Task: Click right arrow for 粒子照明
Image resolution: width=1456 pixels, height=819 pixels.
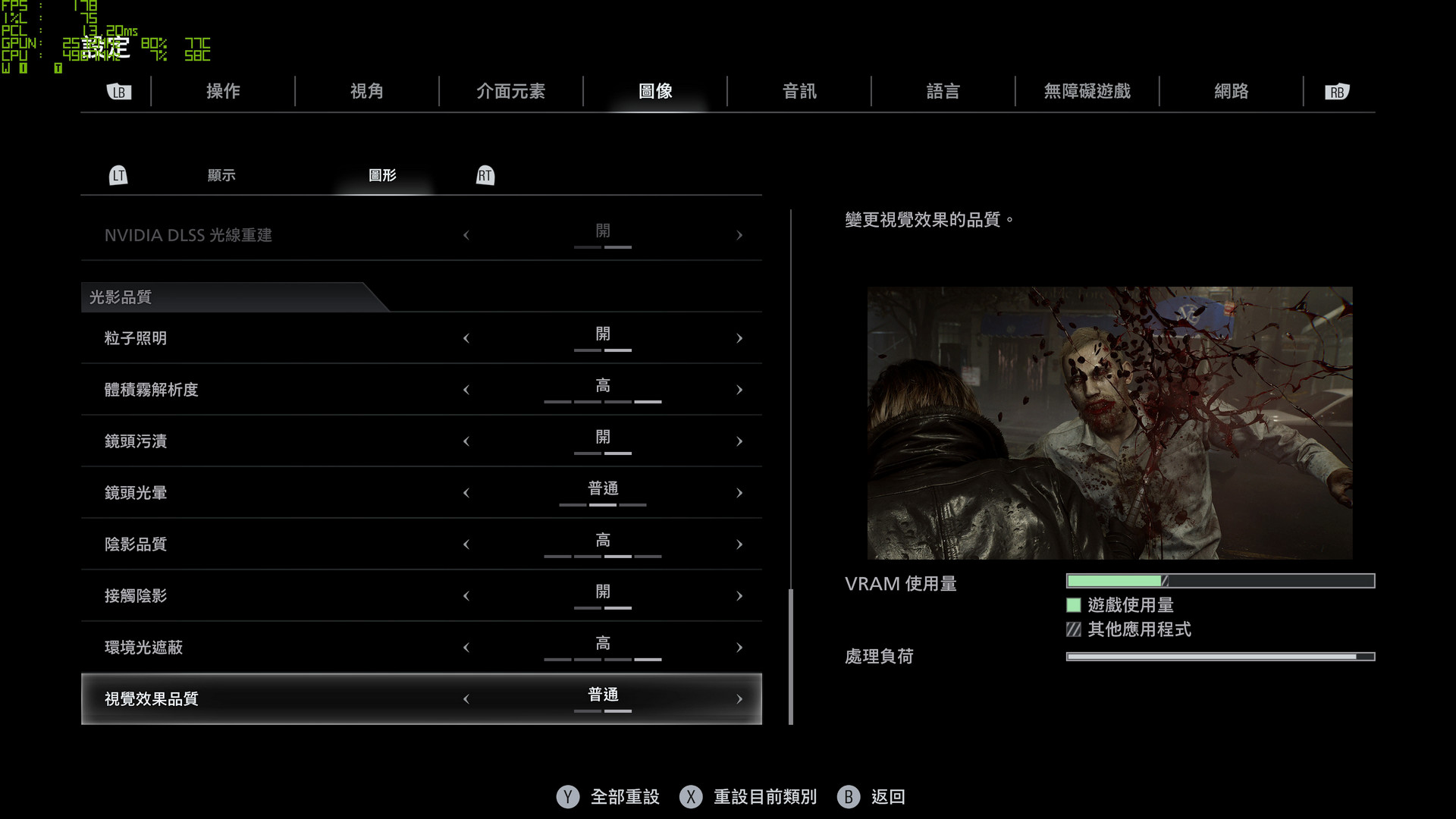Action: click(x=739, y=339)
